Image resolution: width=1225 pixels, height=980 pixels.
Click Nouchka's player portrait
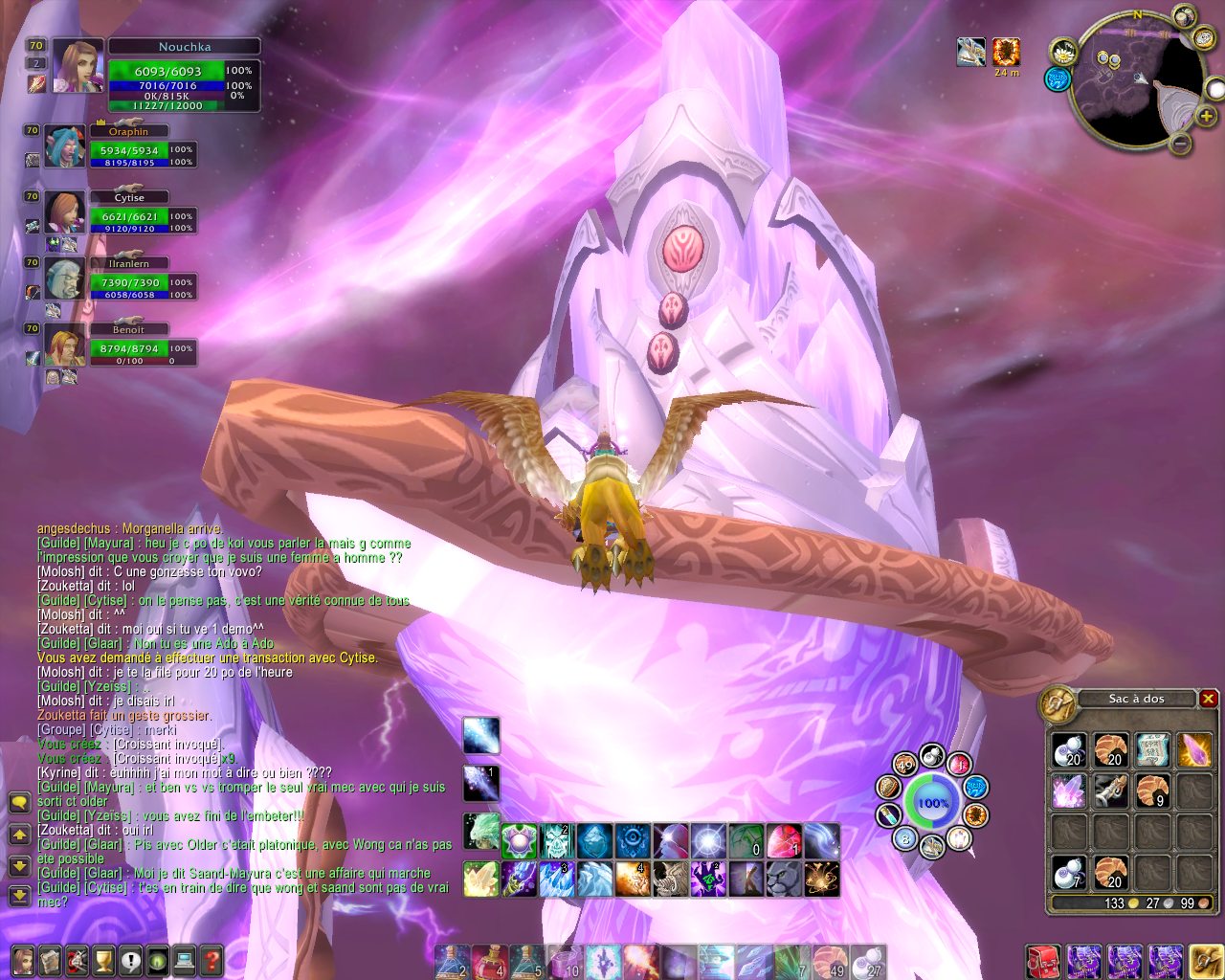77,64
